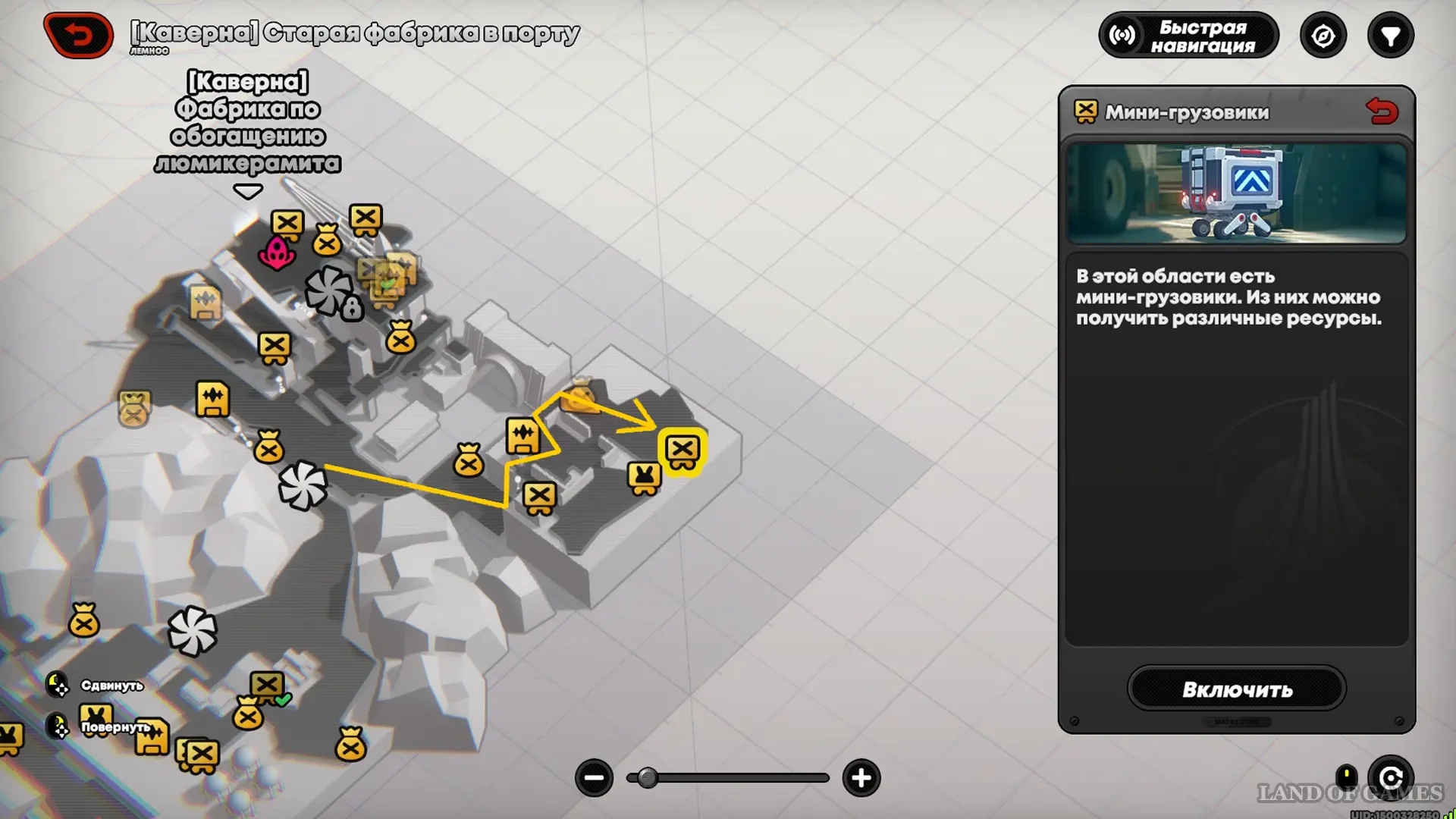Choose the yellow bunny-ear map marker
This screenshot has width=1456, height=819.
pyautogui.click(x=644, y=478)
